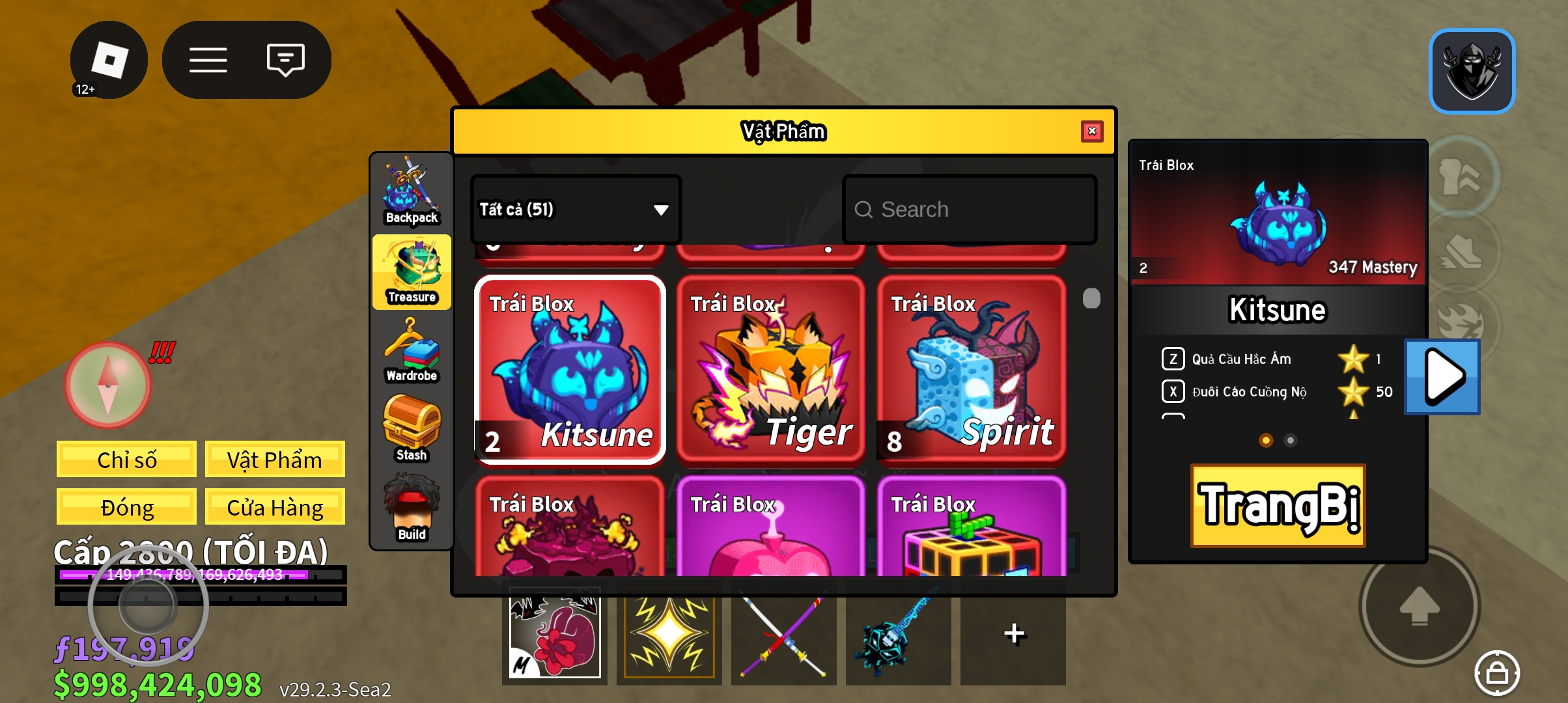Switch to the Wardrobe tab
1568x703 pixels.
412,351
